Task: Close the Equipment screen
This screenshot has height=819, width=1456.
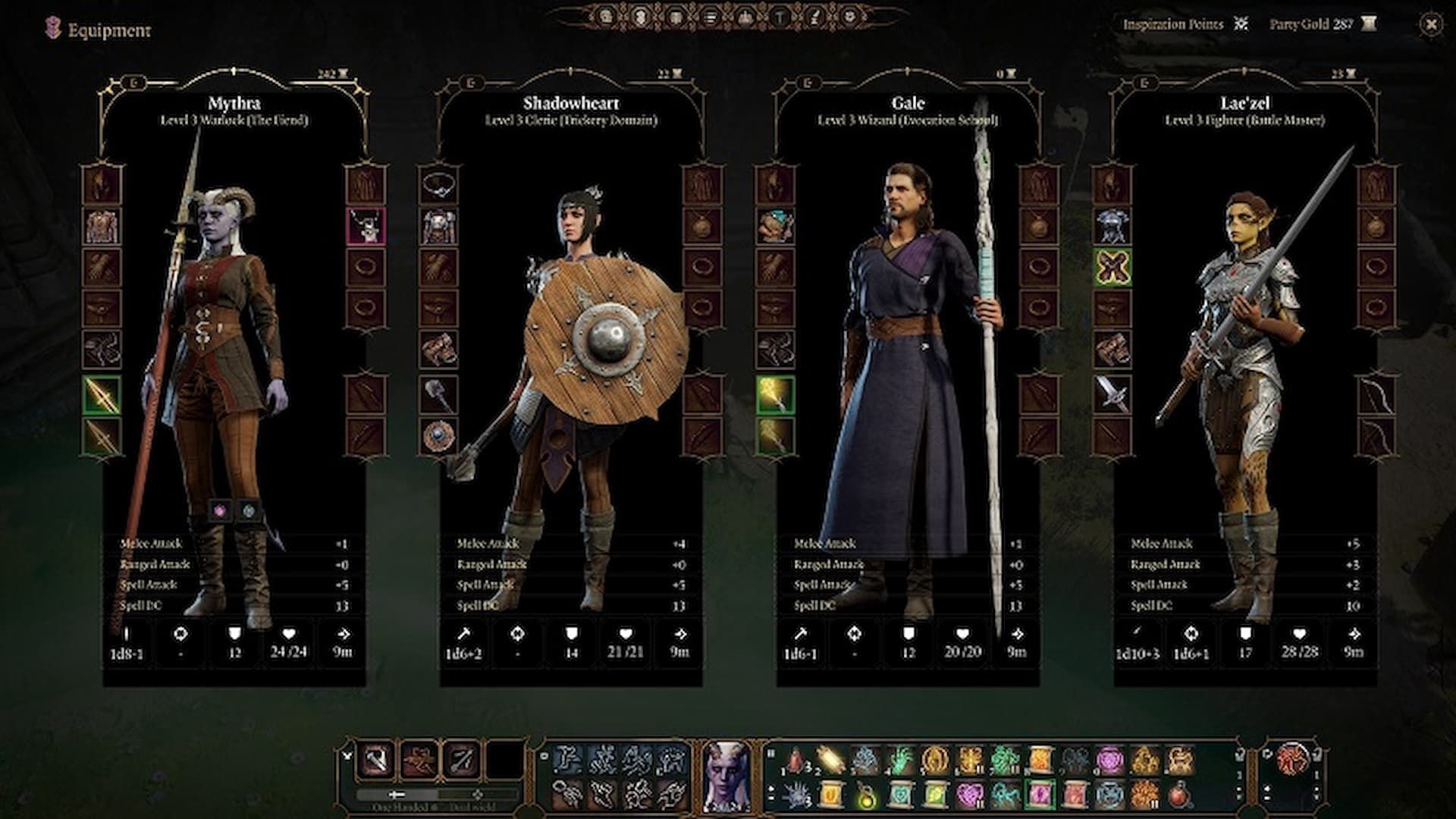Action: pos(1430,25)
